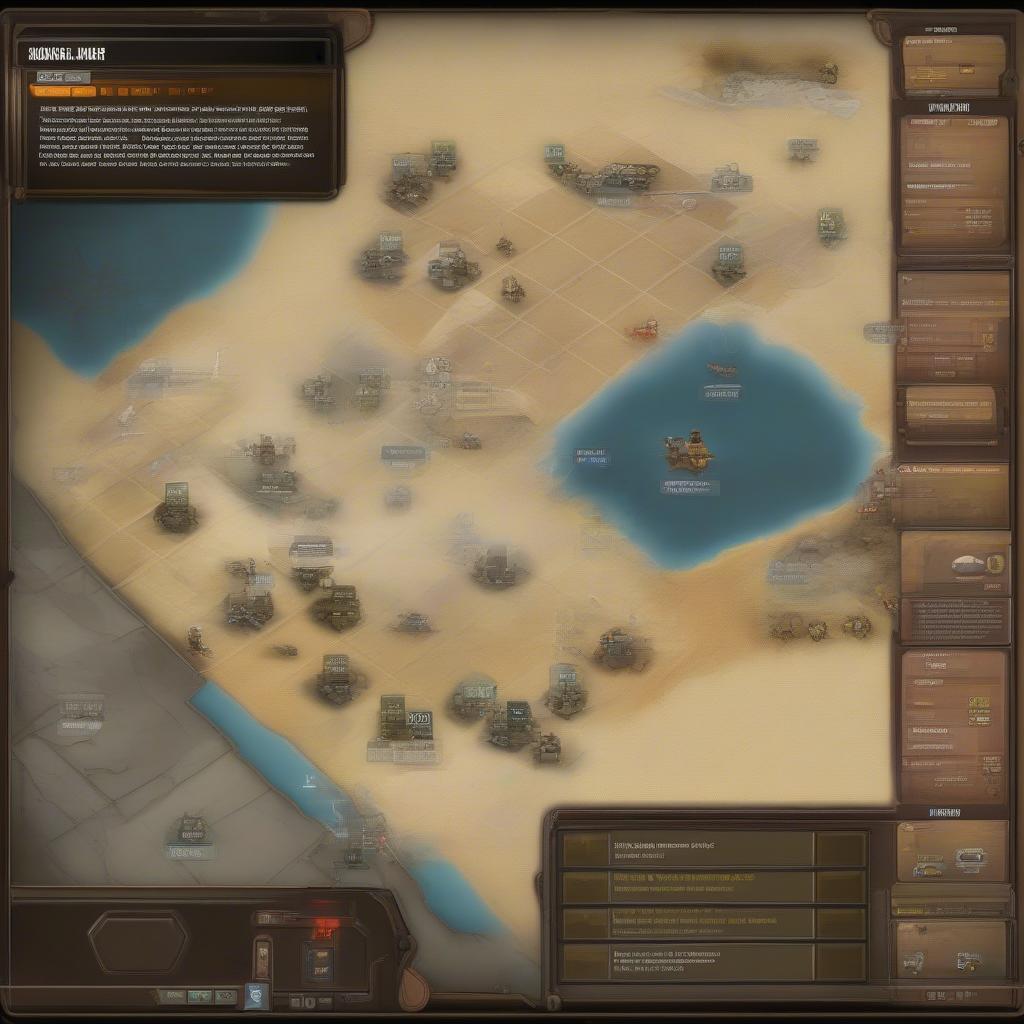Open the topmost panel in the right sidebar

tap(953, 63)
